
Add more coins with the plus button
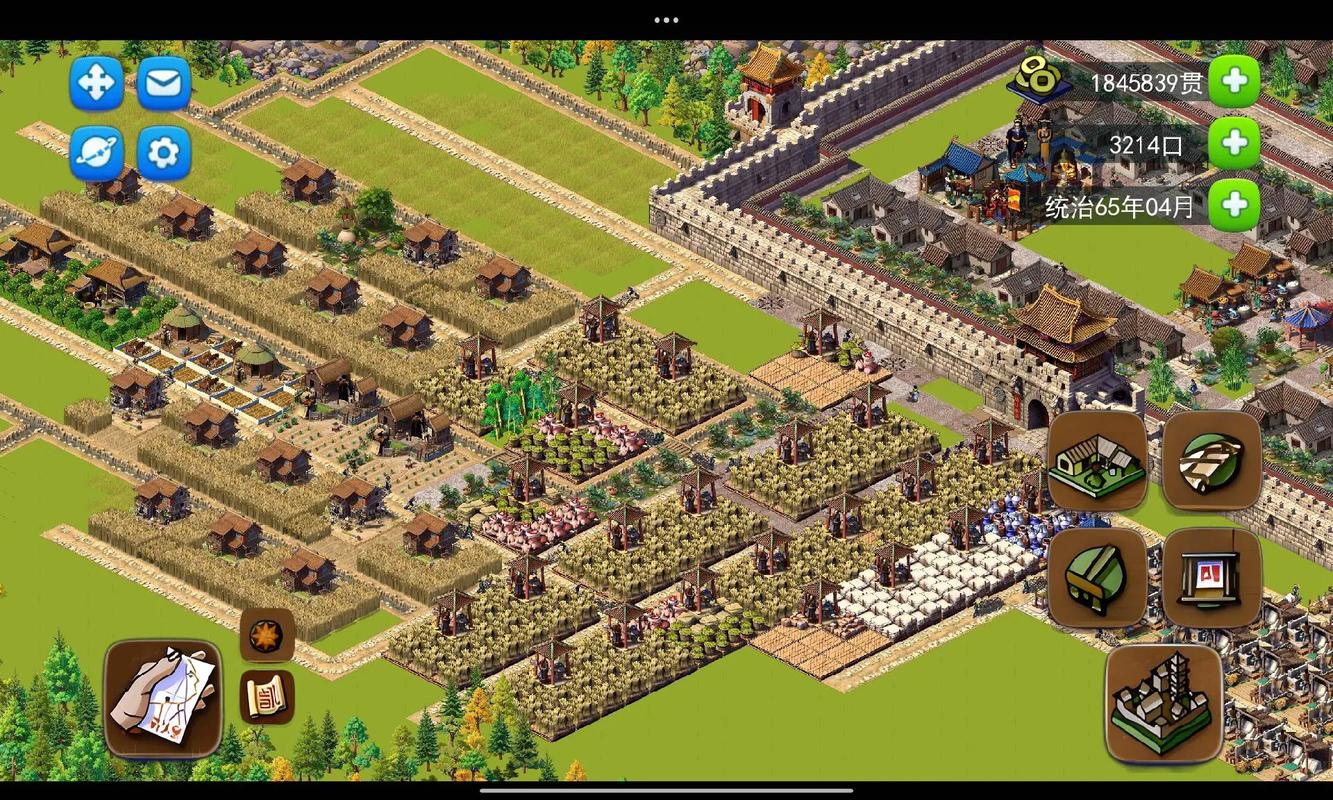pyautogui.click(x=1234, y=82)
